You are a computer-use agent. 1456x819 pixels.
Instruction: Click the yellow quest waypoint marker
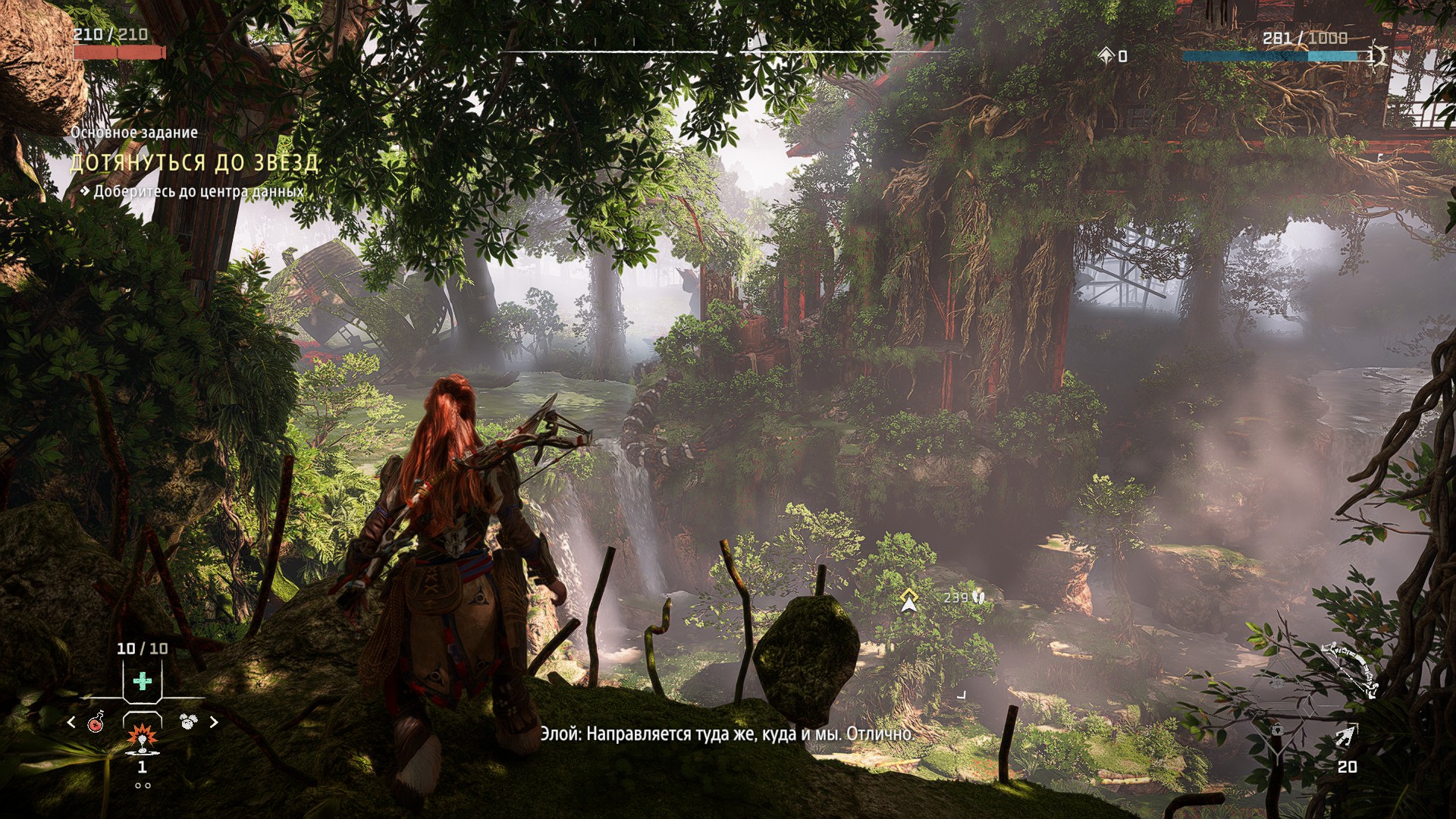[908, 599]
